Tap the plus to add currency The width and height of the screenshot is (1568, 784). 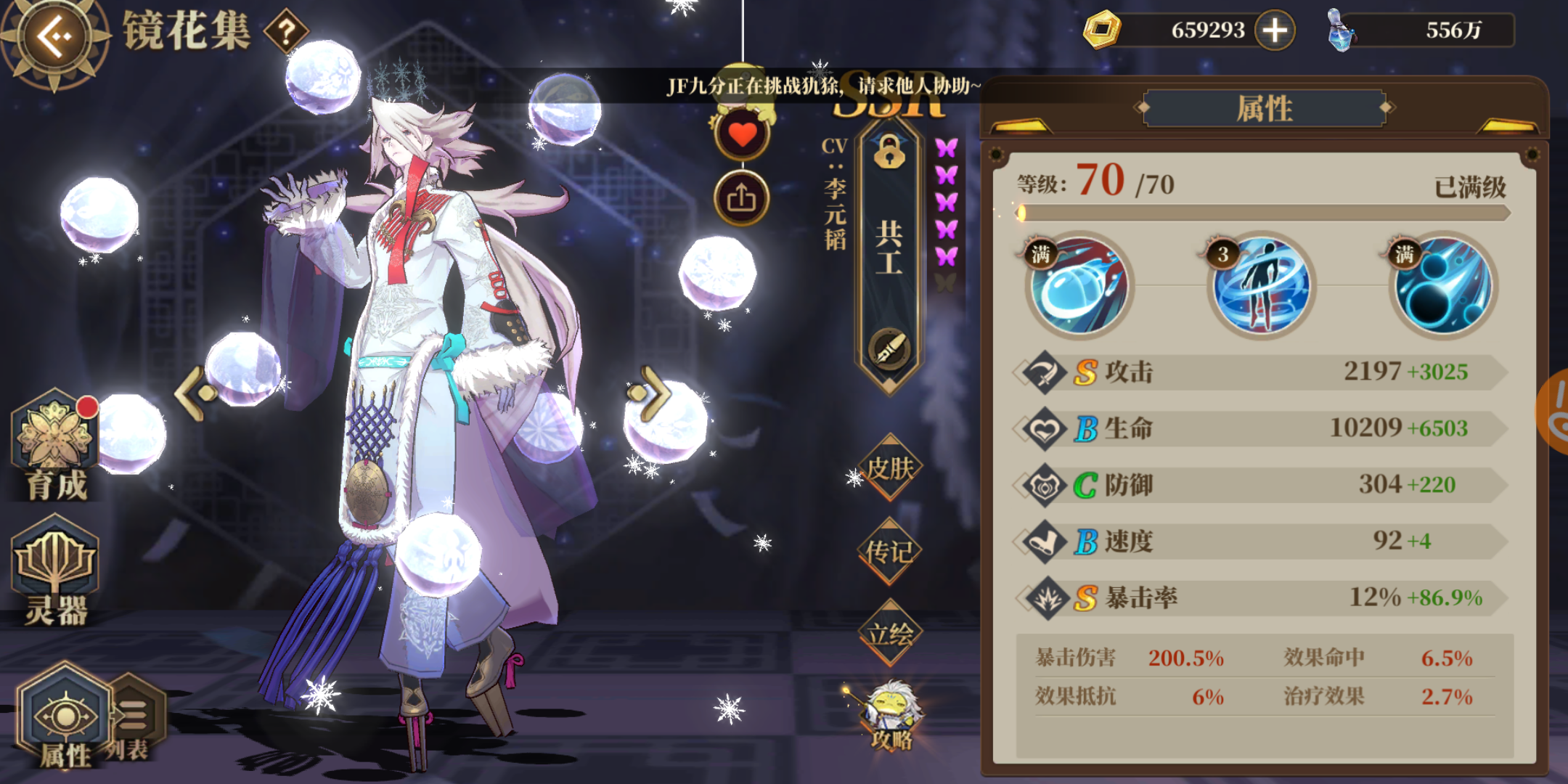click(1274, 30)
